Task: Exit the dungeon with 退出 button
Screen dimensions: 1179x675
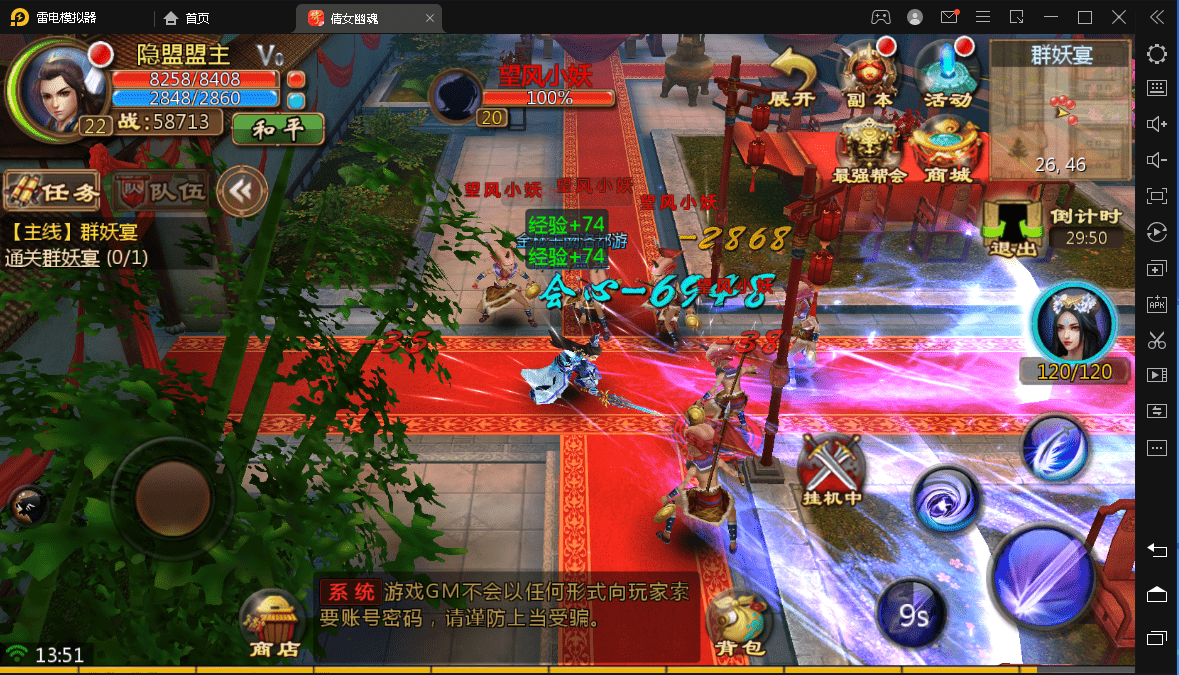Action: (1012, 227)
